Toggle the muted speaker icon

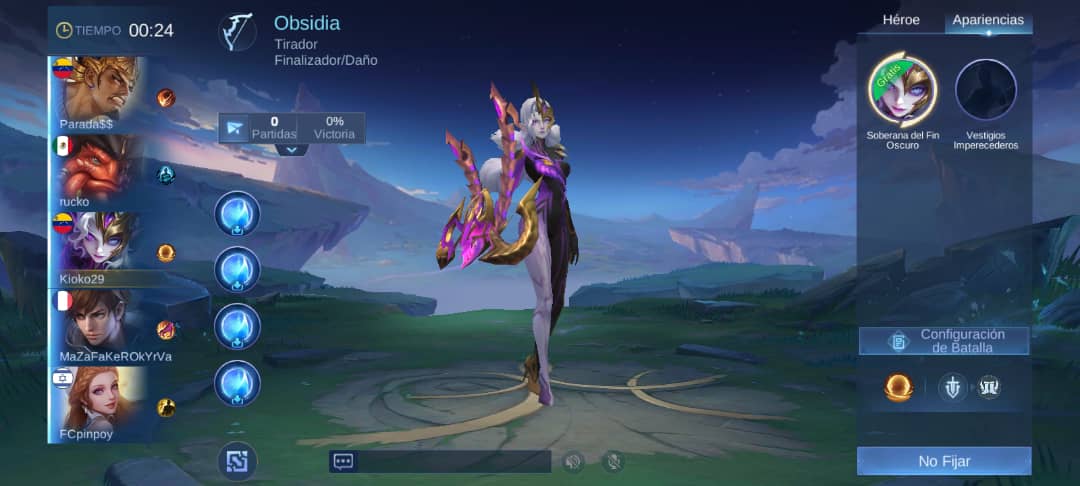pos(573,461)
